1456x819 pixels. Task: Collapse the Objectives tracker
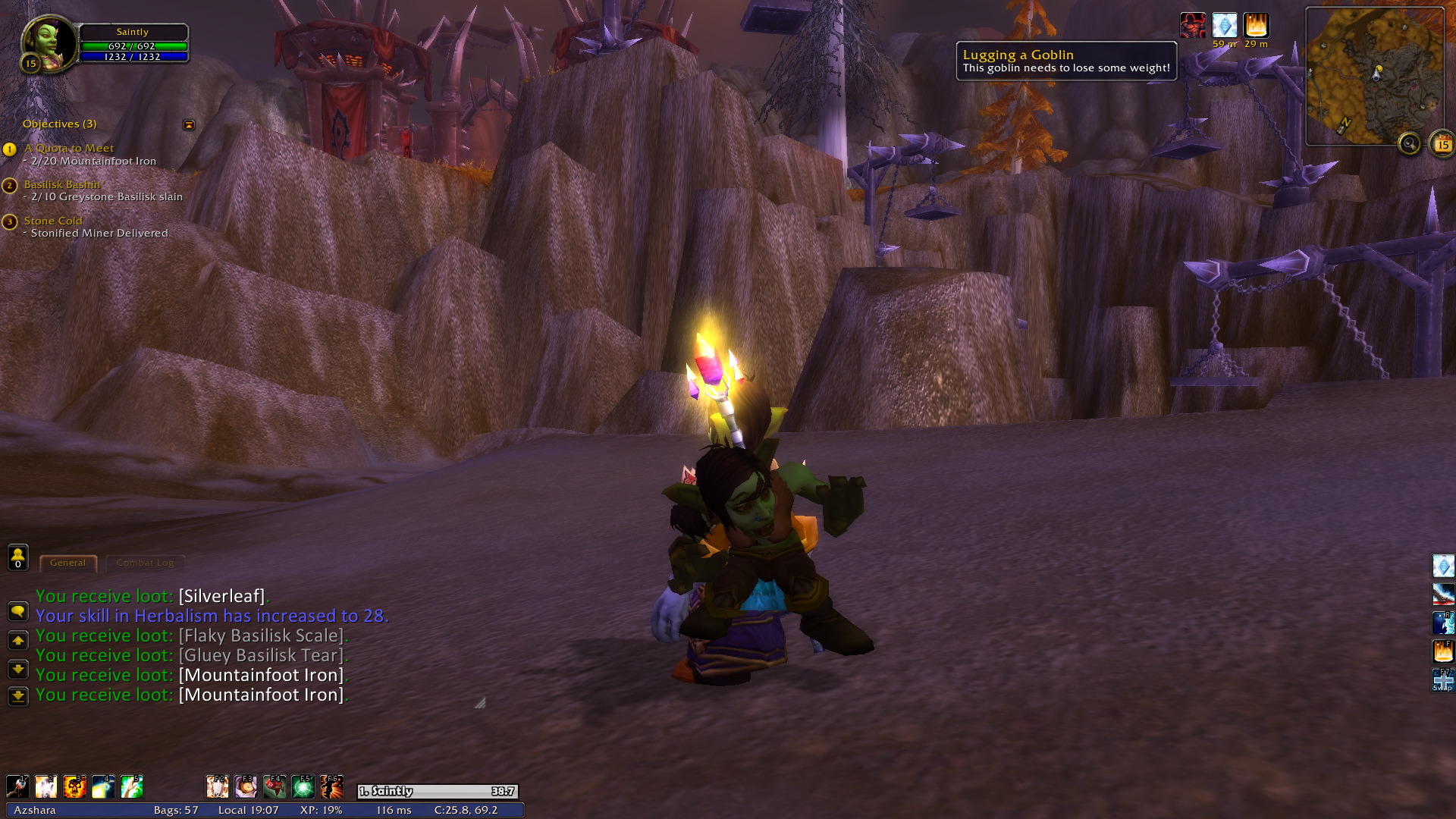189,124
